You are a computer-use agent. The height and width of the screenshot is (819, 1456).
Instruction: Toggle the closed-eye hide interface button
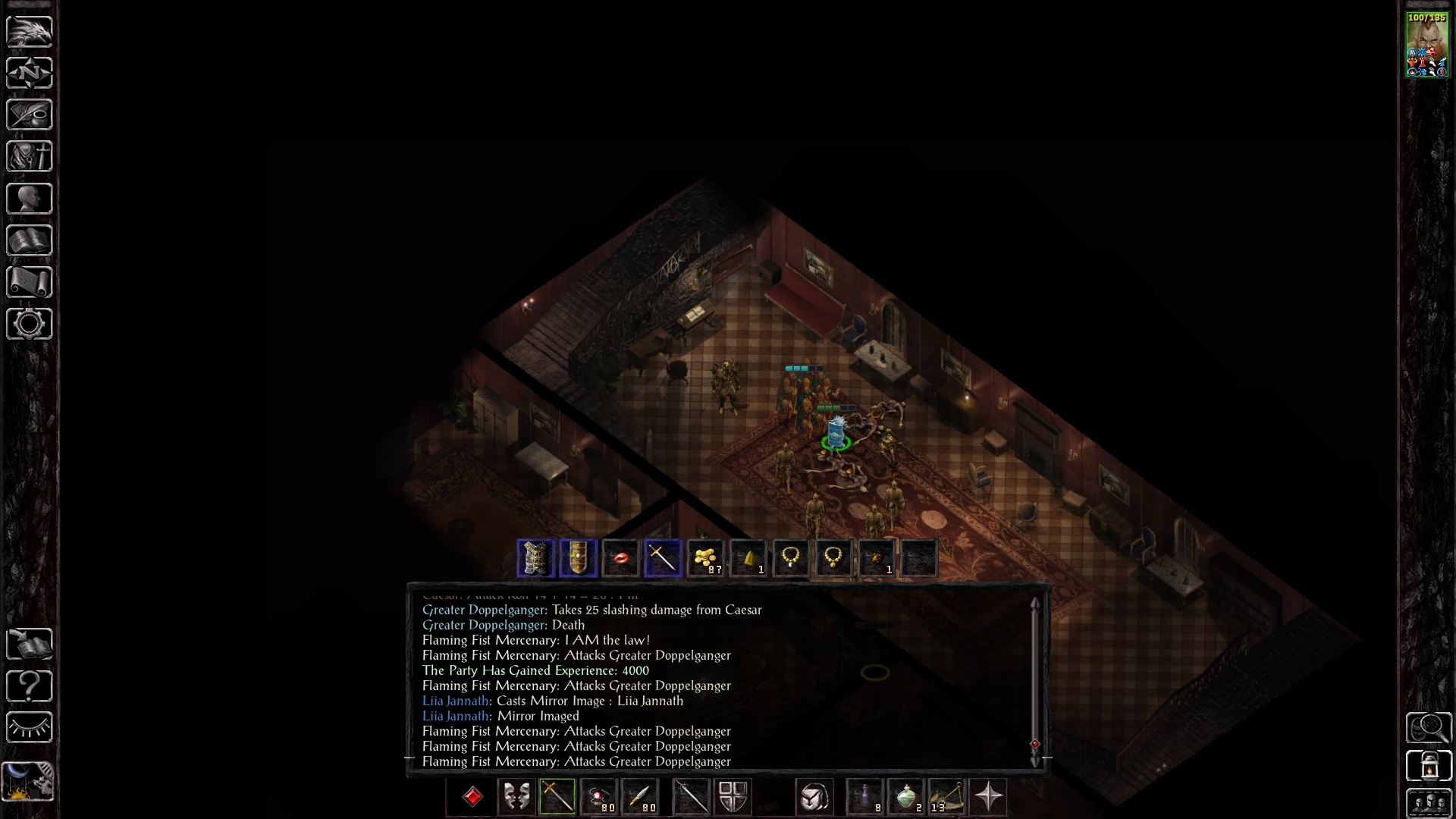29,728
